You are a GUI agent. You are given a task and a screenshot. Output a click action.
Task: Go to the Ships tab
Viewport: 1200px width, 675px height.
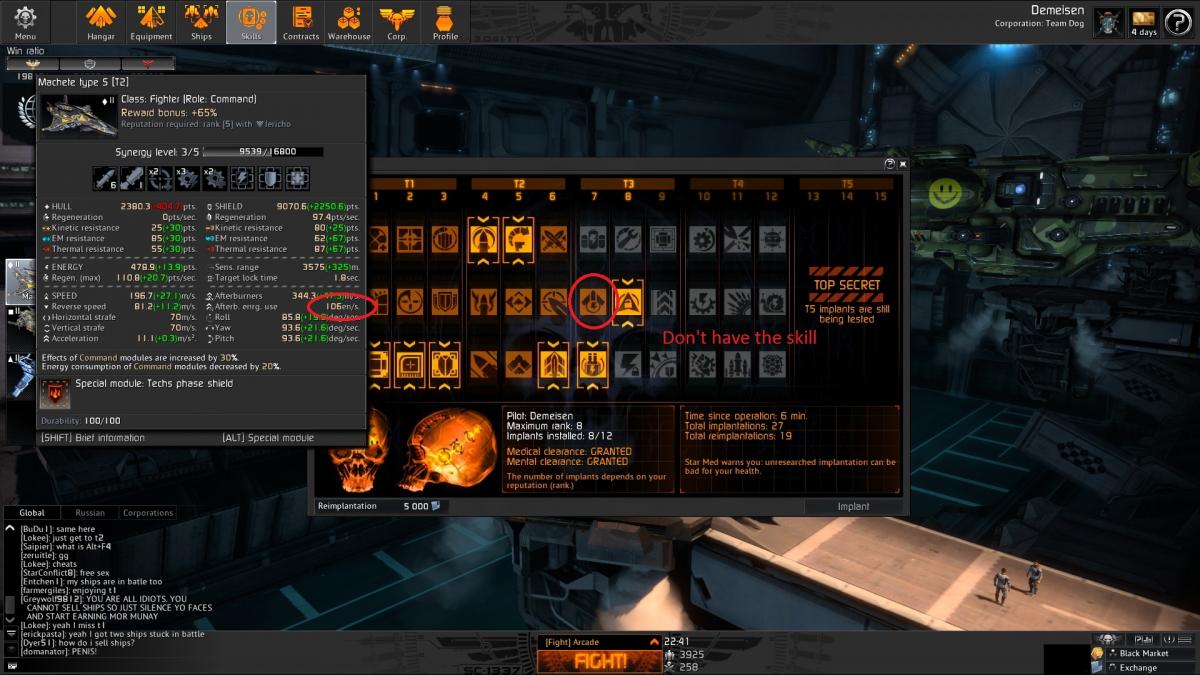coord(202,22)
